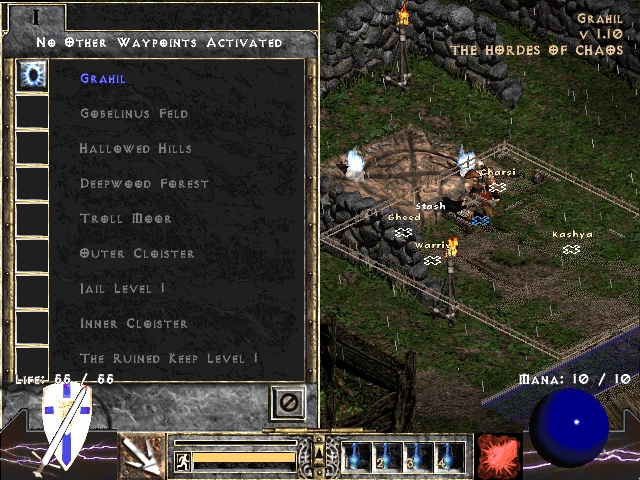Pick Deepwood Forest from the waypoint list
Screen dimensions: 640x480
(144, 183)
